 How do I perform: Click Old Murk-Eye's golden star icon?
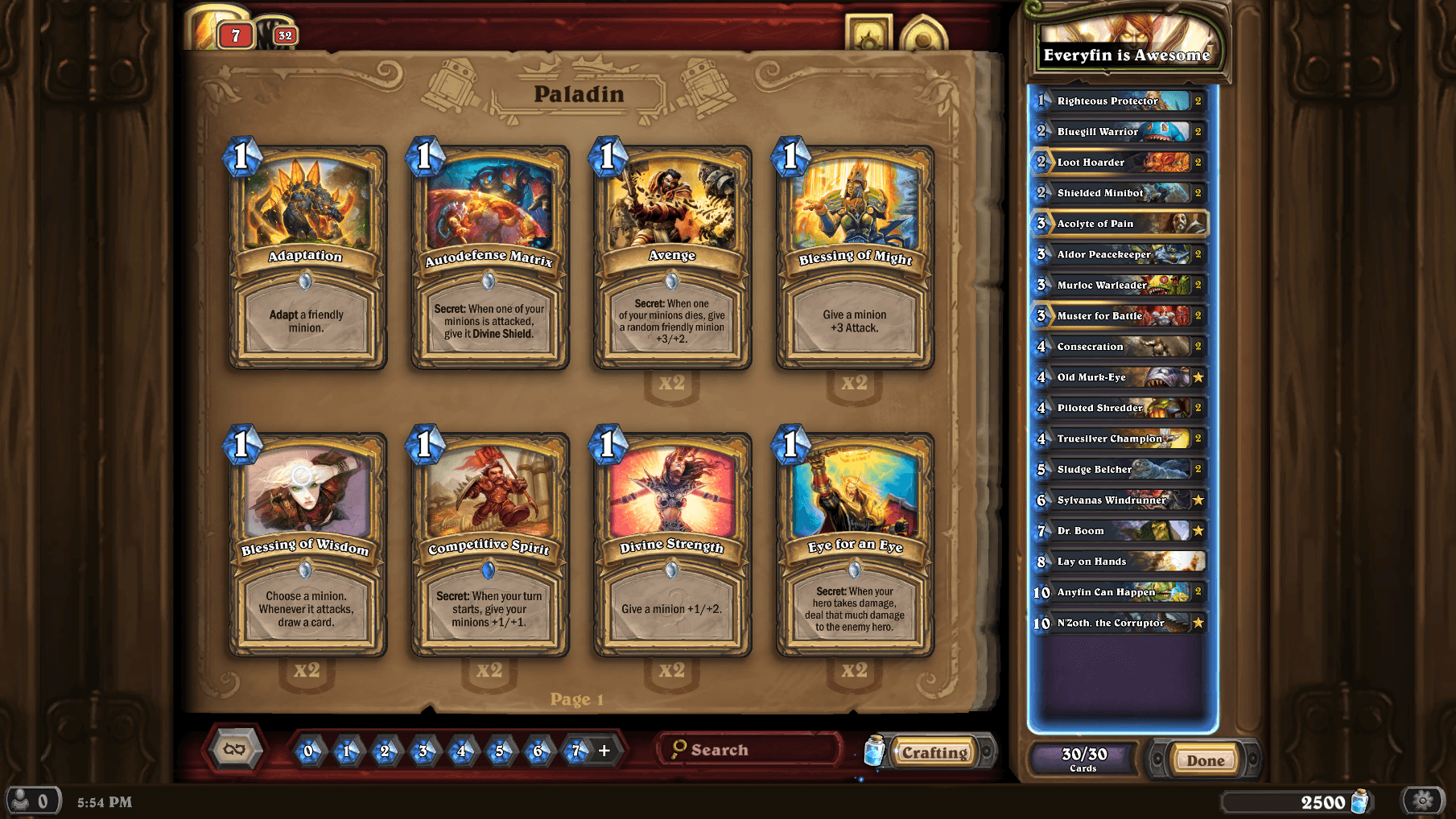pyautogui.click(x=1199, y=377)
